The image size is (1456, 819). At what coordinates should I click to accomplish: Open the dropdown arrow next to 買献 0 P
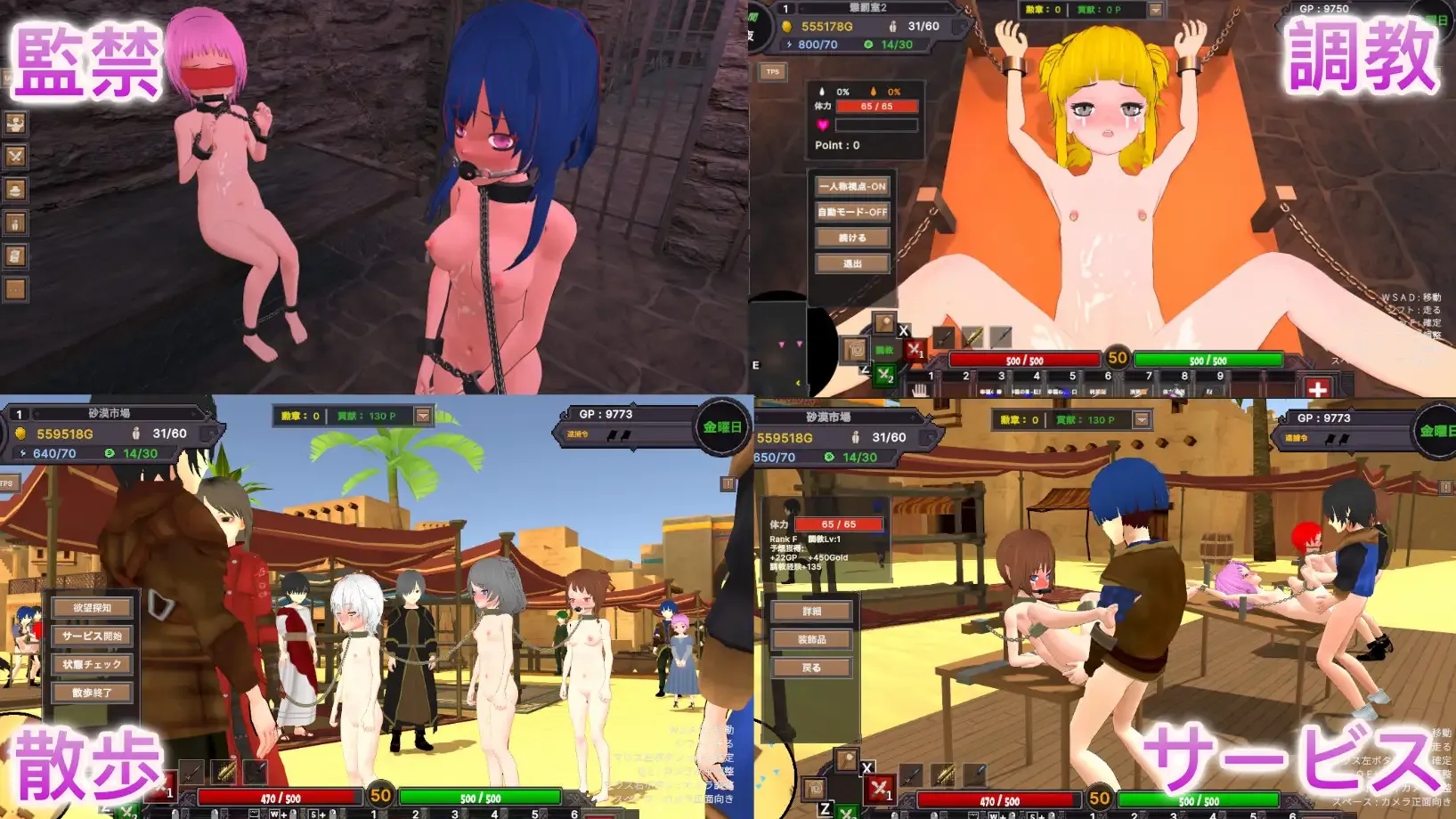[1154, 12]
